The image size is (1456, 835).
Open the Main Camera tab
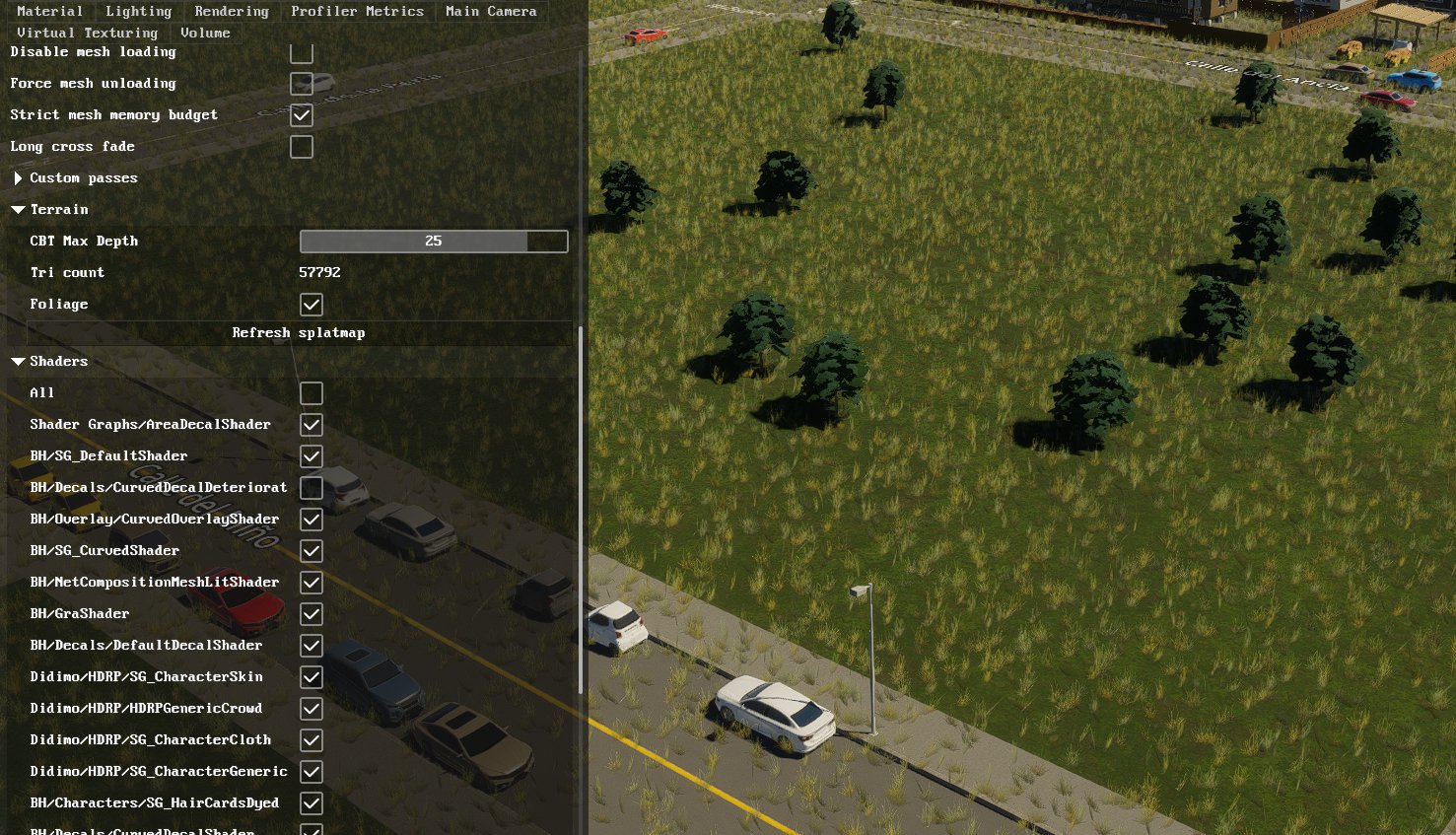pos(491,11)
